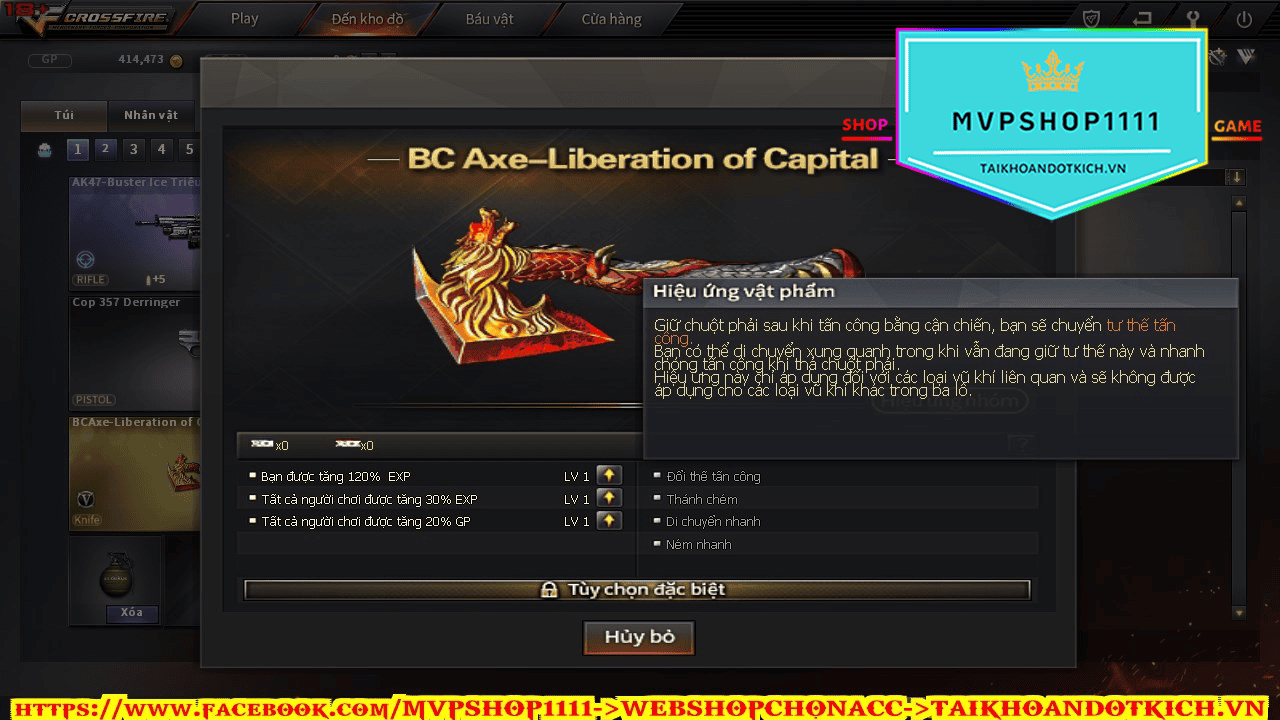Open settings via the wrench icon
The width and height of the screenshot is (1280, 720).
(1192, 19)
